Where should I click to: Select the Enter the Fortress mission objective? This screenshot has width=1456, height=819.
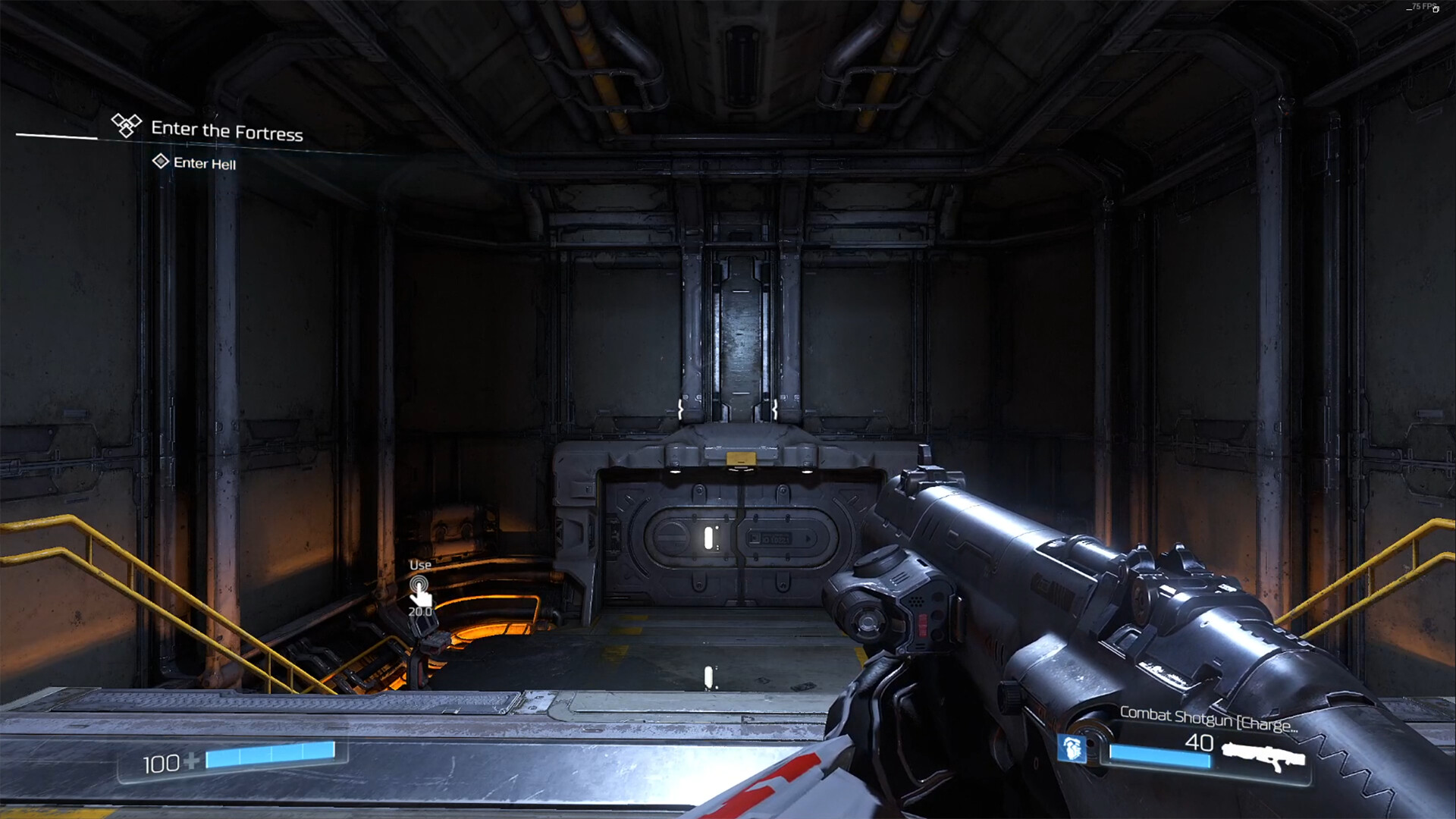[x=226, y=130]
